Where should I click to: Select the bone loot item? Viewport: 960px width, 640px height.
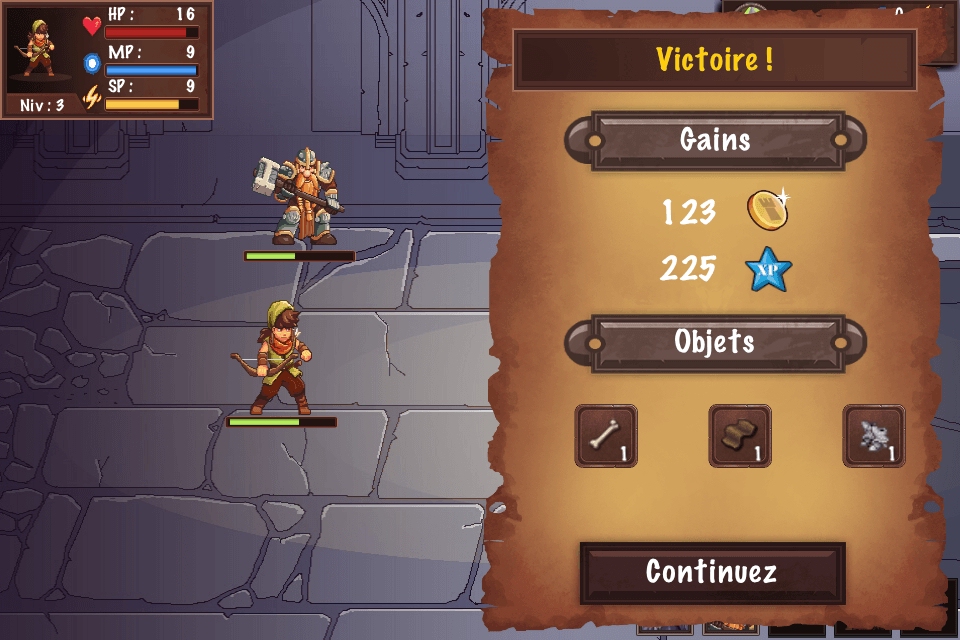[606, 436]
